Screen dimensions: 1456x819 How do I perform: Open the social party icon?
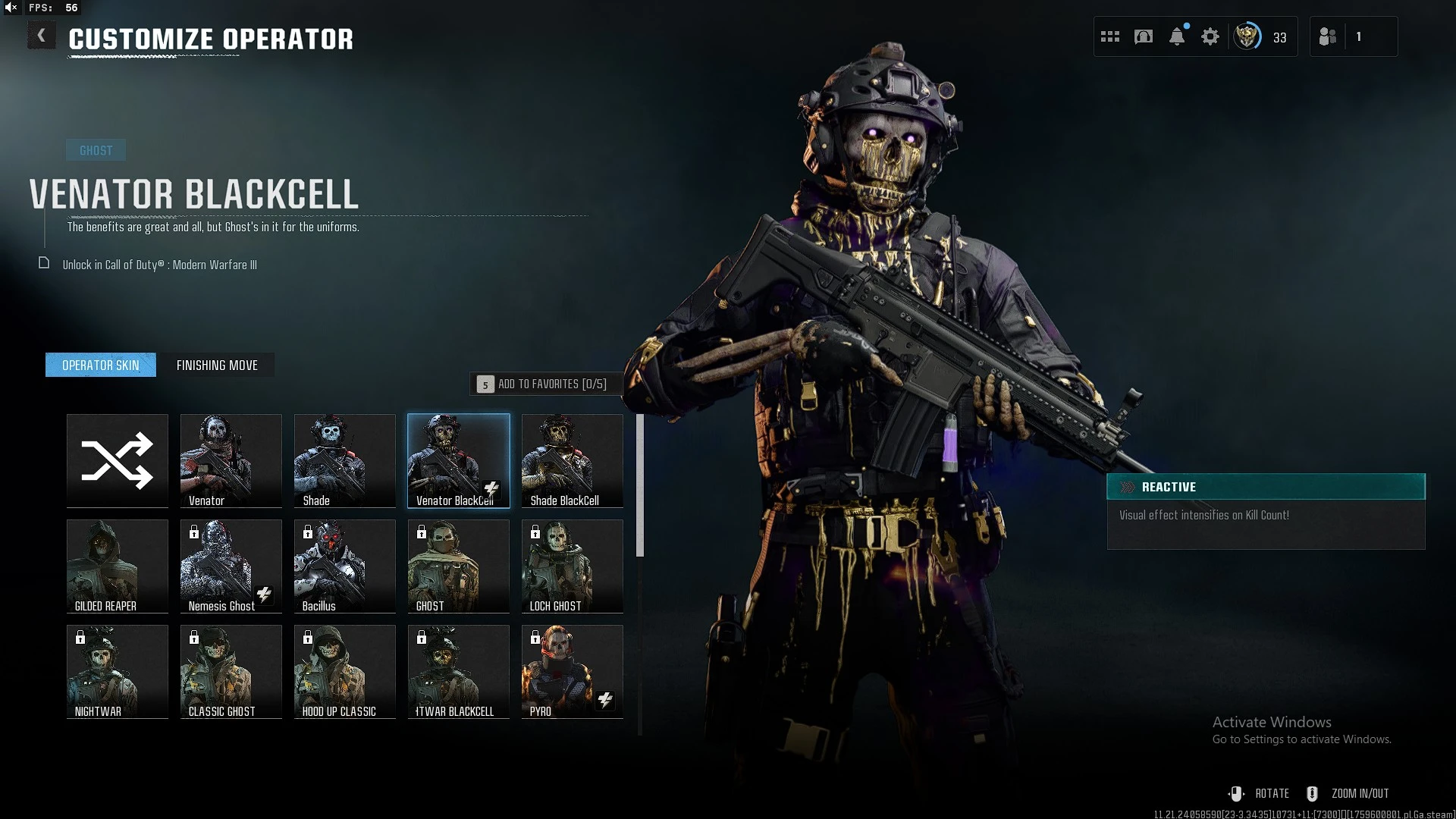pos(1328,36)
